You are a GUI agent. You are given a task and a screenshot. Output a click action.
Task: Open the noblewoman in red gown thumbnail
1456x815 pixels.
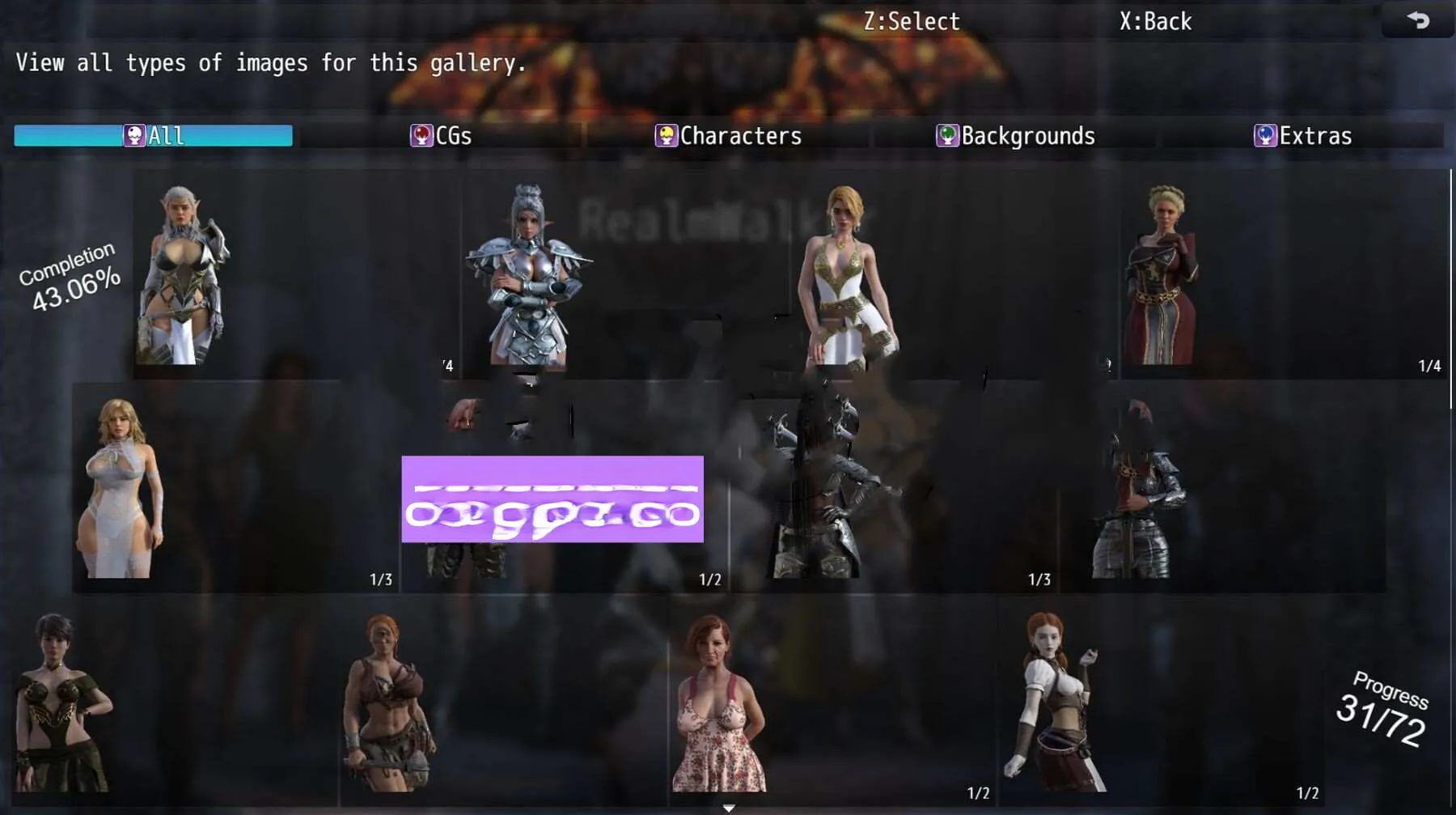tap(1162, 275)
